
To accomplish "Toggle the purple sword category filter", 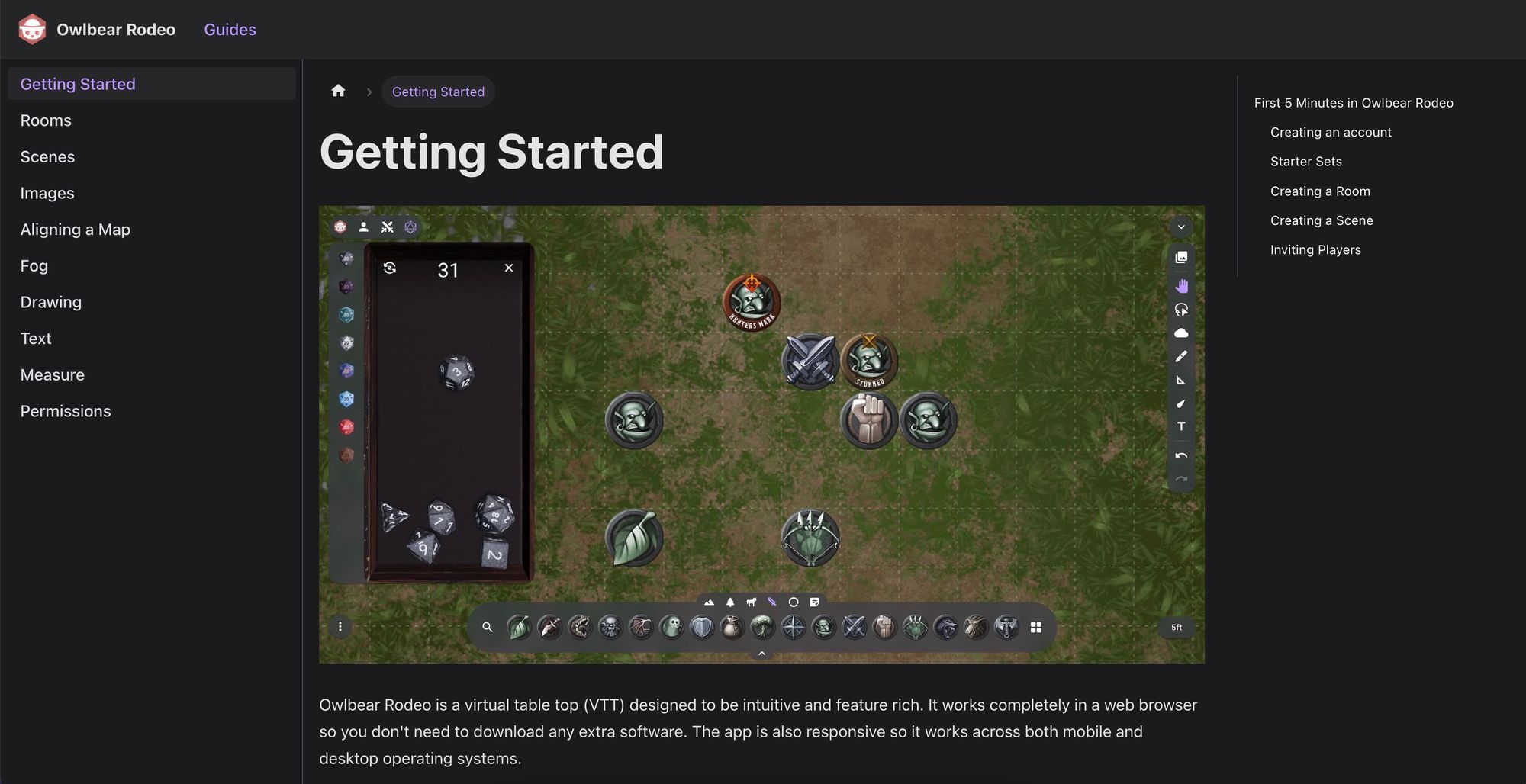I will point(772,602).
